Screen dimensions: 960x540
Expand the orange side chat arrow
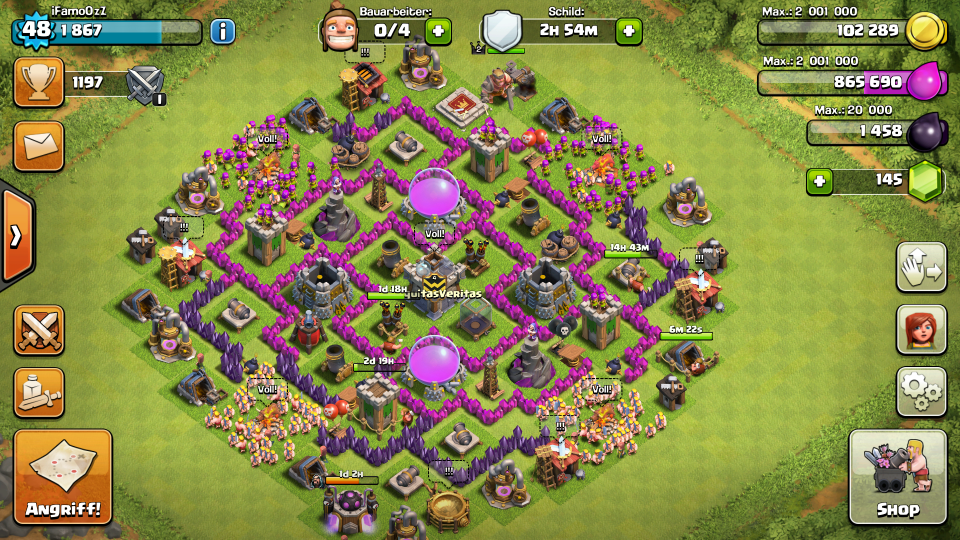click(x=16, y=236)
